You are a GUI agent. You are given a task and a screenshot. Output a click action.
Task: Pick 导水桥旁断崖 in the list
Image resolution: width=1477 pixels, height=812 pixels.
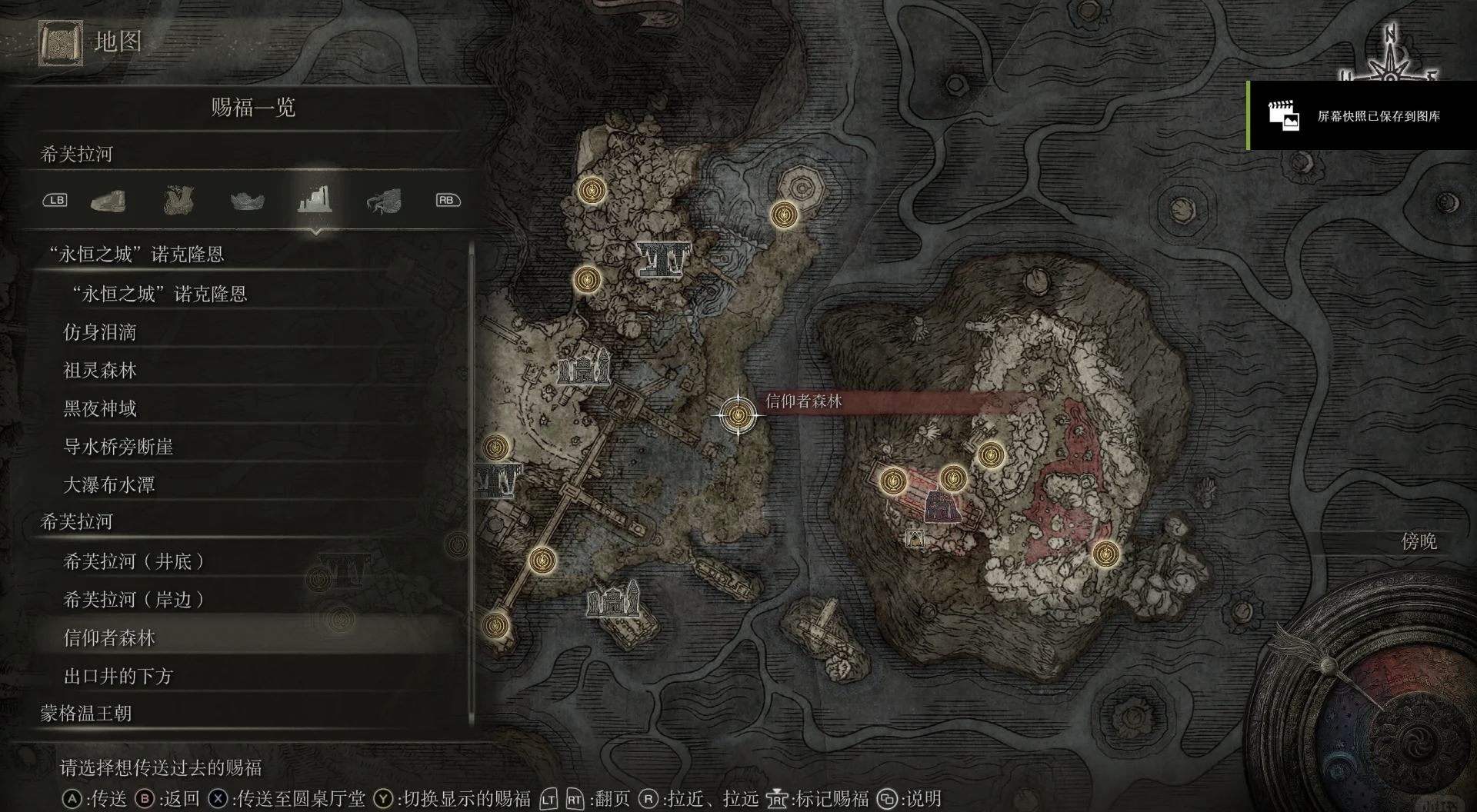click(118, 447)
